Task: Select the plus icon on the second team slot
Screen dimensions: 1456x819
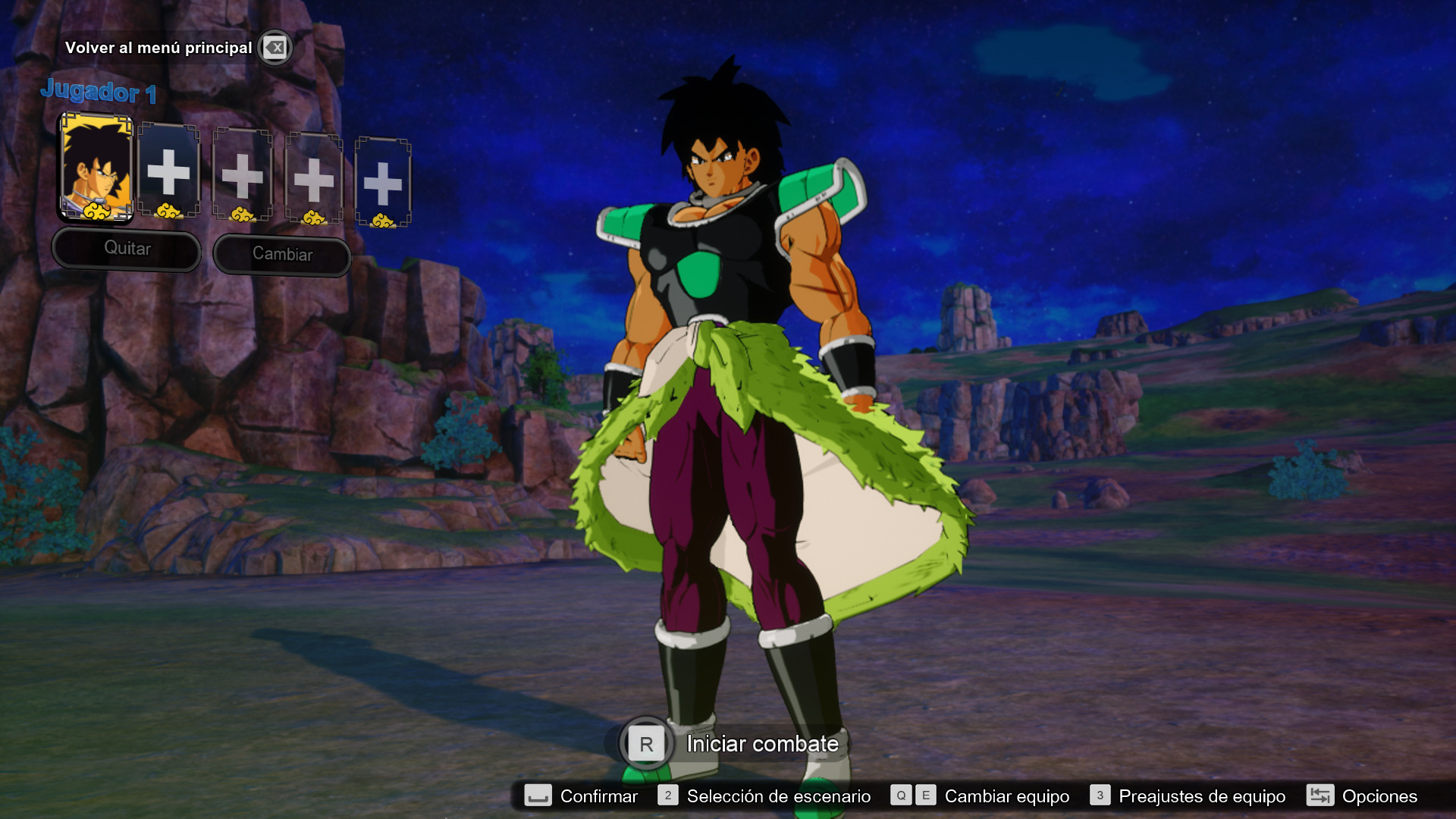Action: click(x=168, y=173)
